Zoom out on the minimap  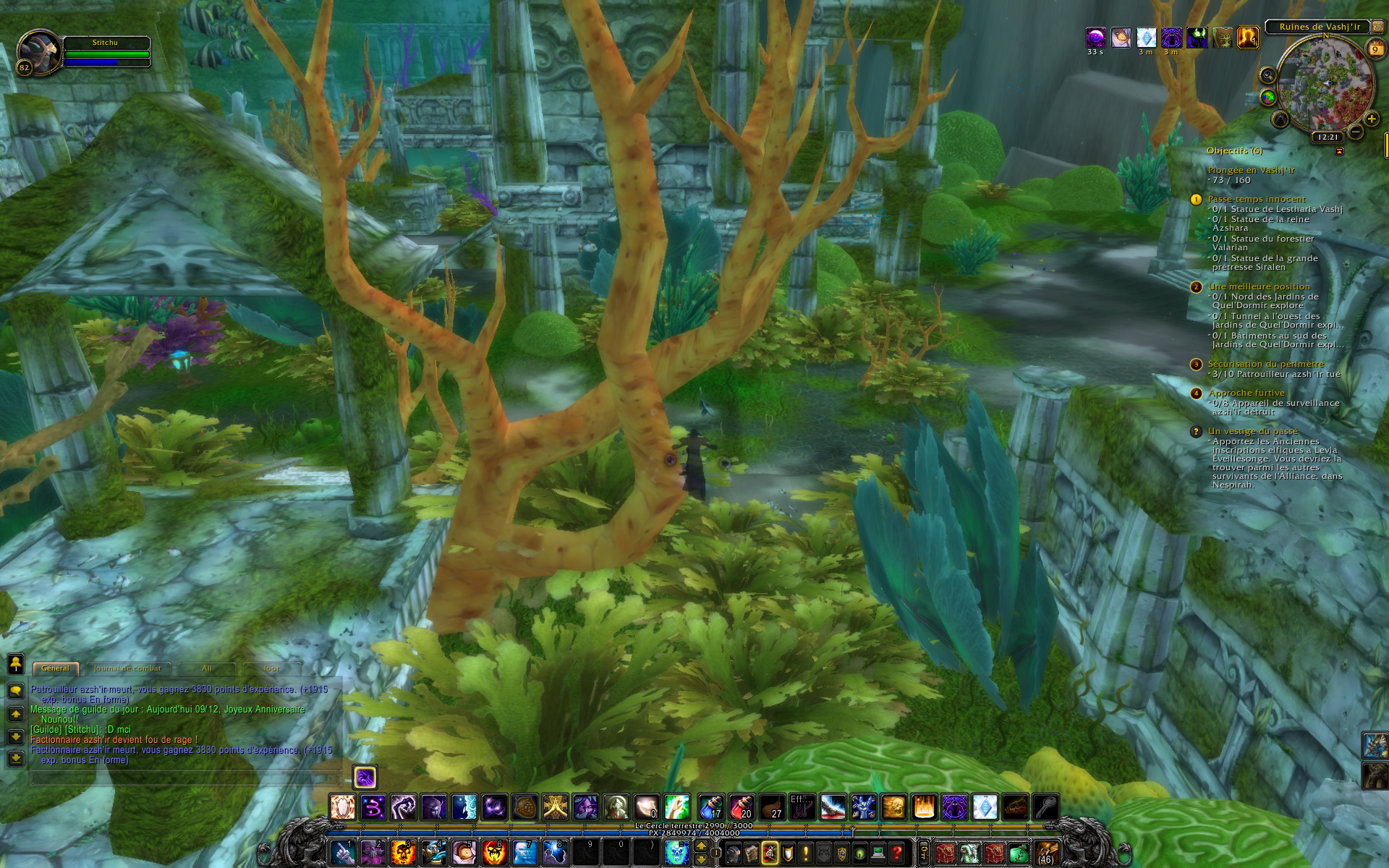pyautogui.click(x=1356, y=132)
